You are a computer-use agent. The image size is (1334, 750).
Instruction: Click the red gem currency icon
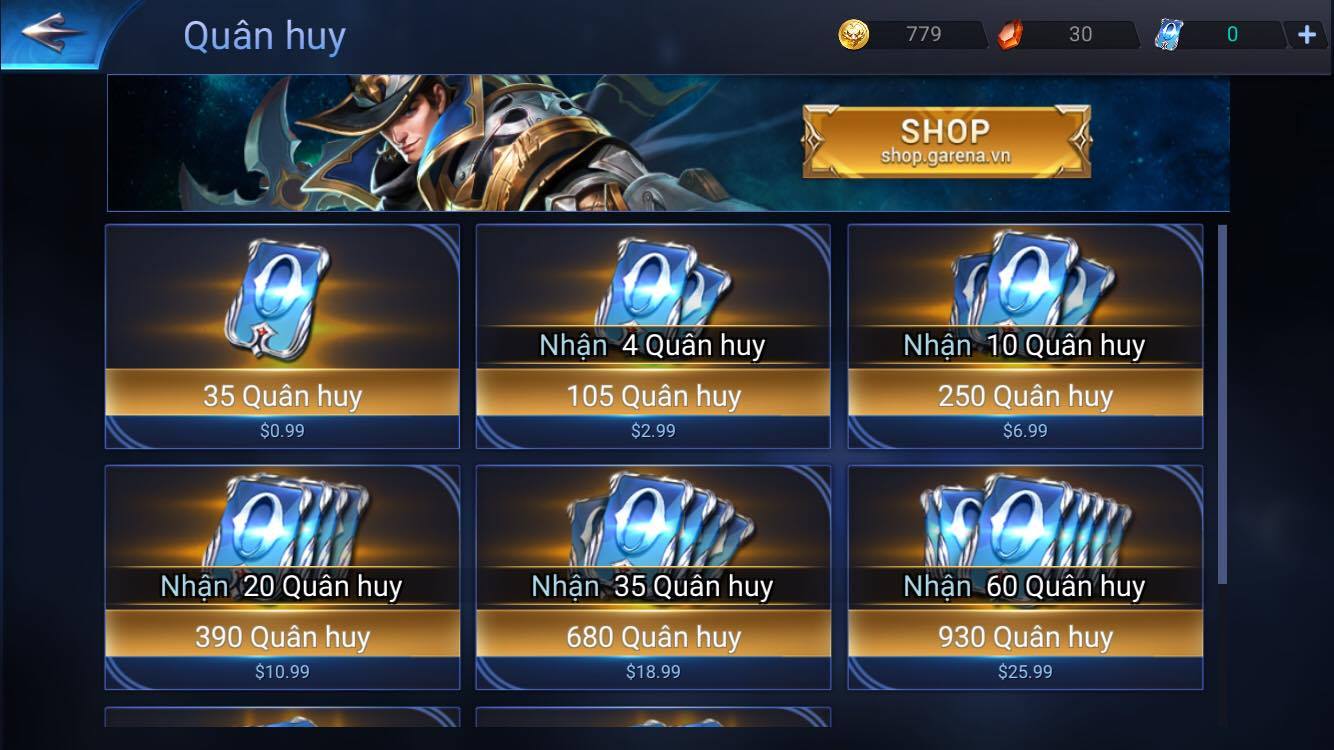click(x=1010, y=36)
